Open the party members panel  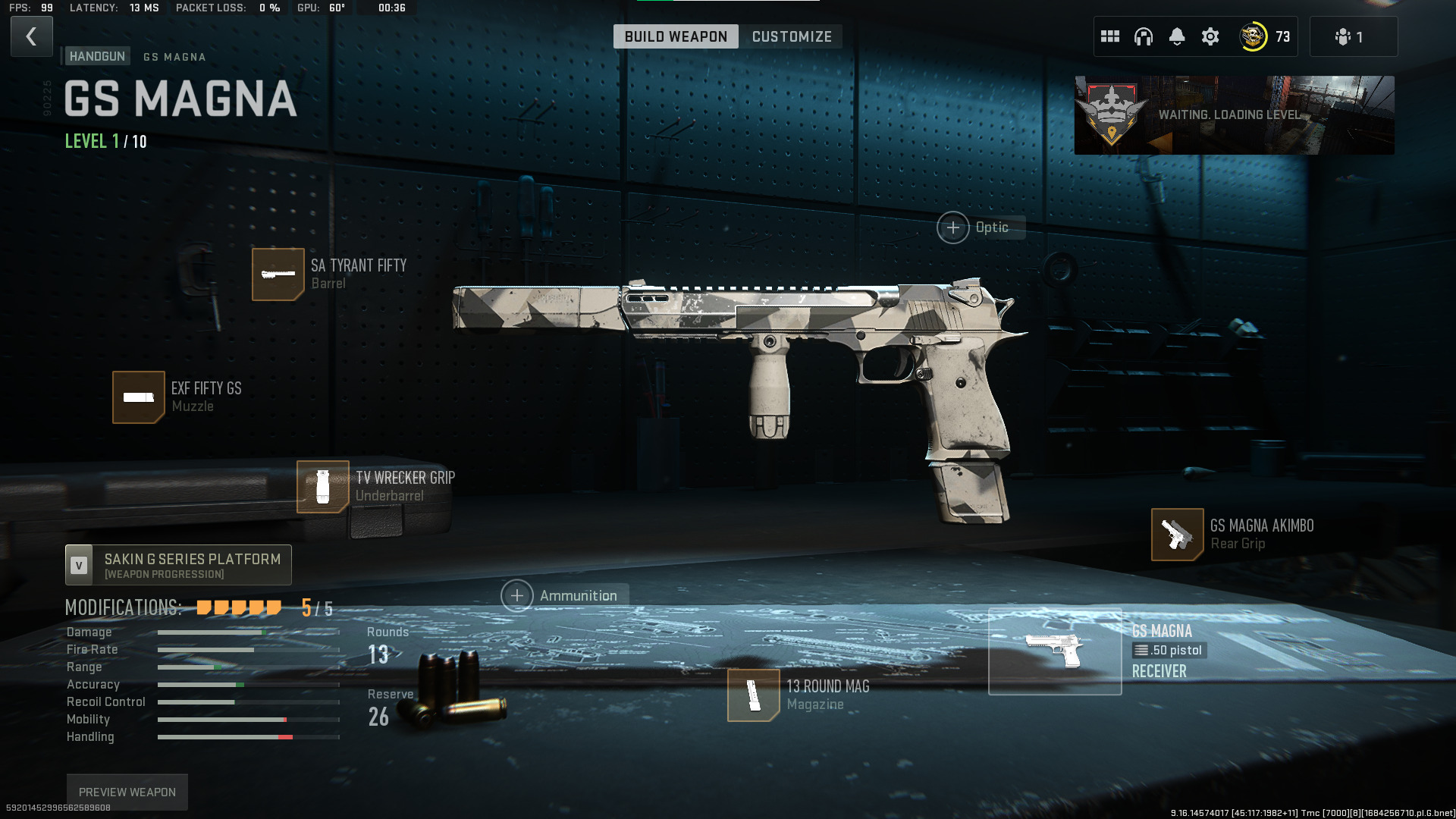tap(1352, 36)
